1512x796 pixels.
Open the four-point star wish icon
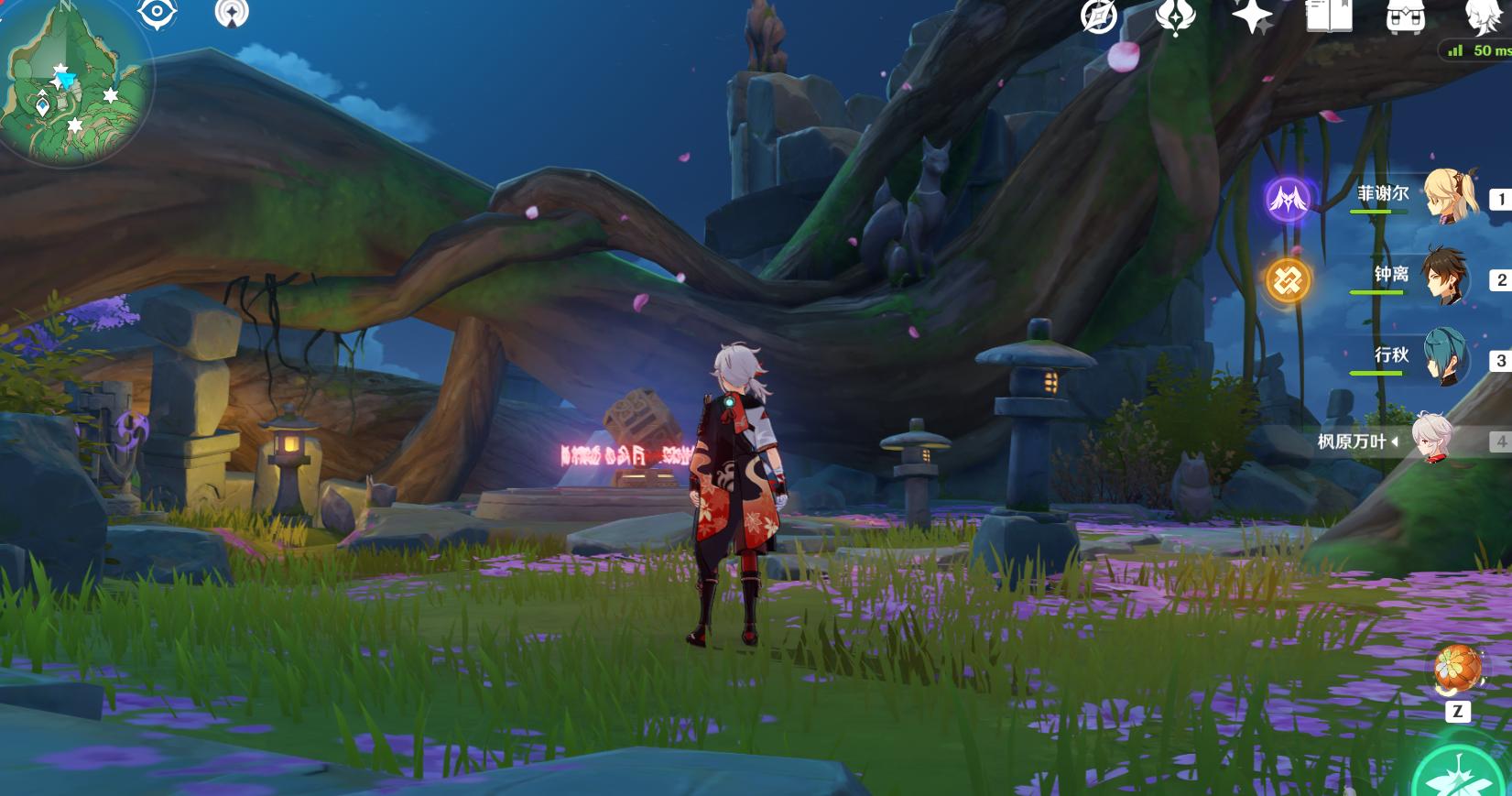coord(1252,16)
